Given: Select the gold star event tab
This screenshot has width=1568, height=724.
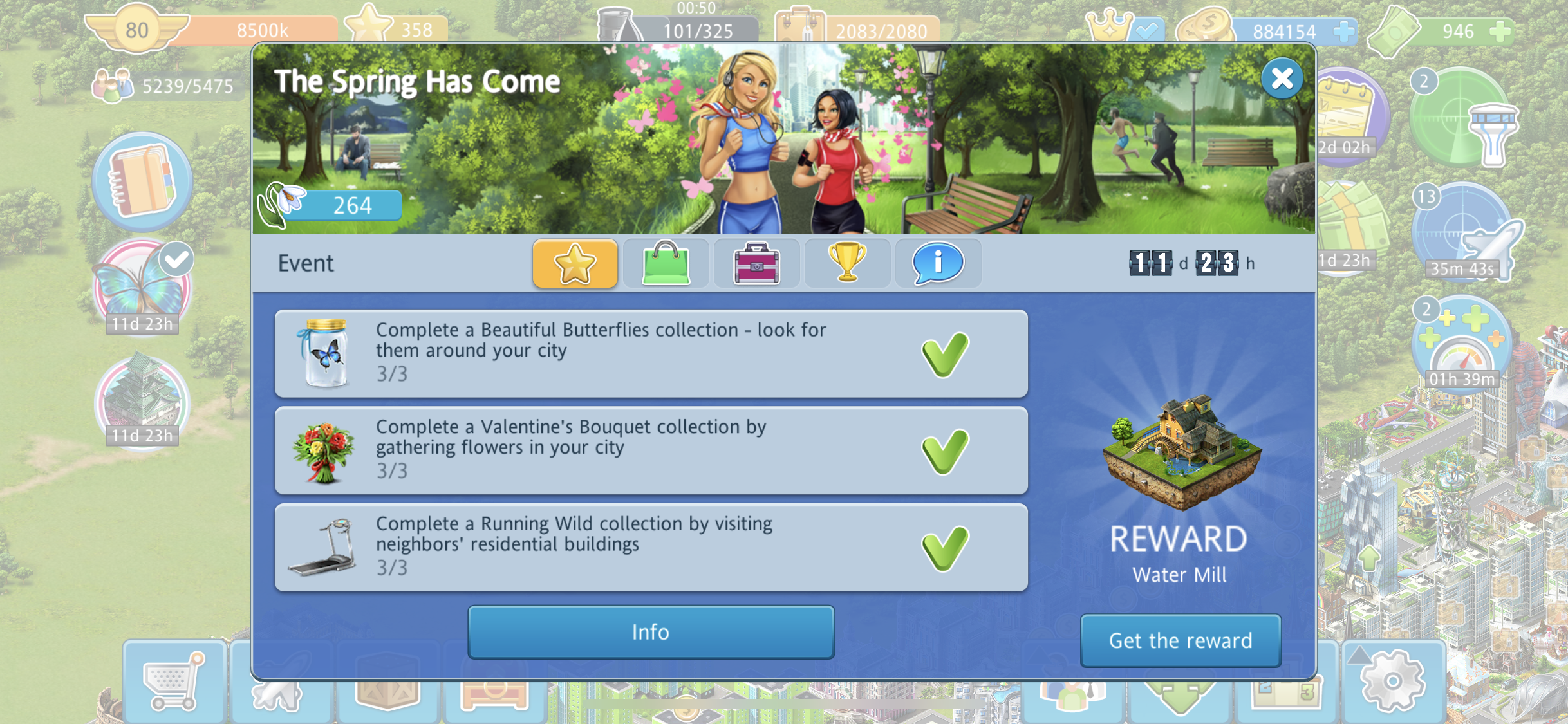Looking at the screenshot, I should pyautogui.click(x=575, y=263).
